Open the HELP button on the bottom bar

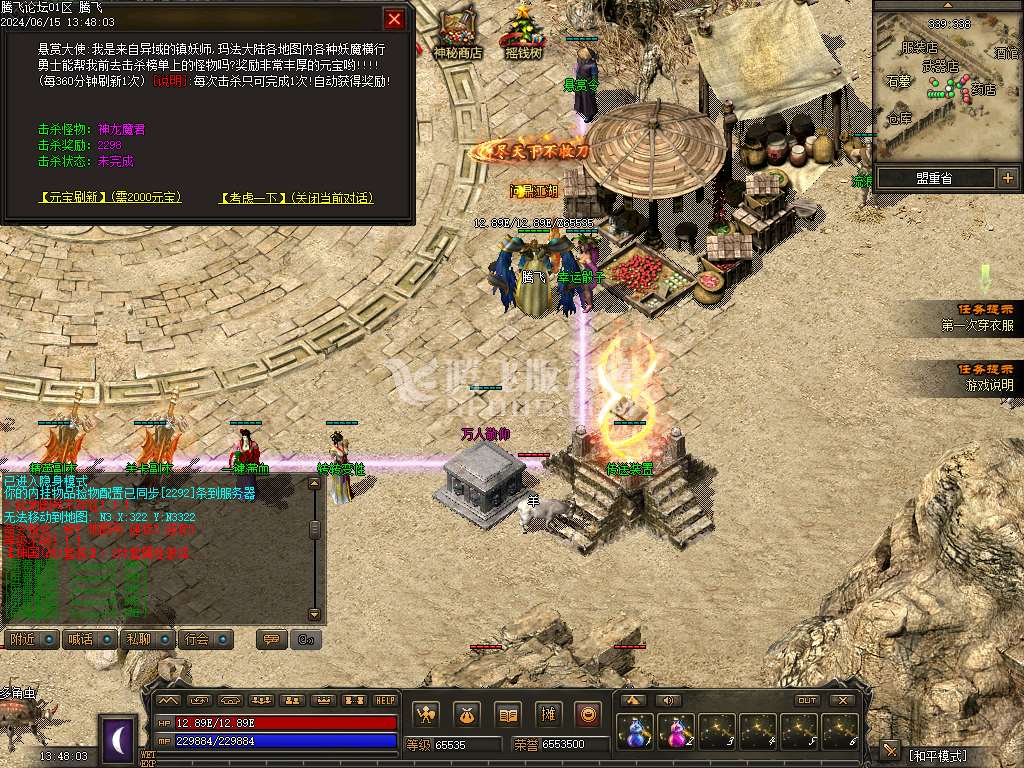(385, 700)
